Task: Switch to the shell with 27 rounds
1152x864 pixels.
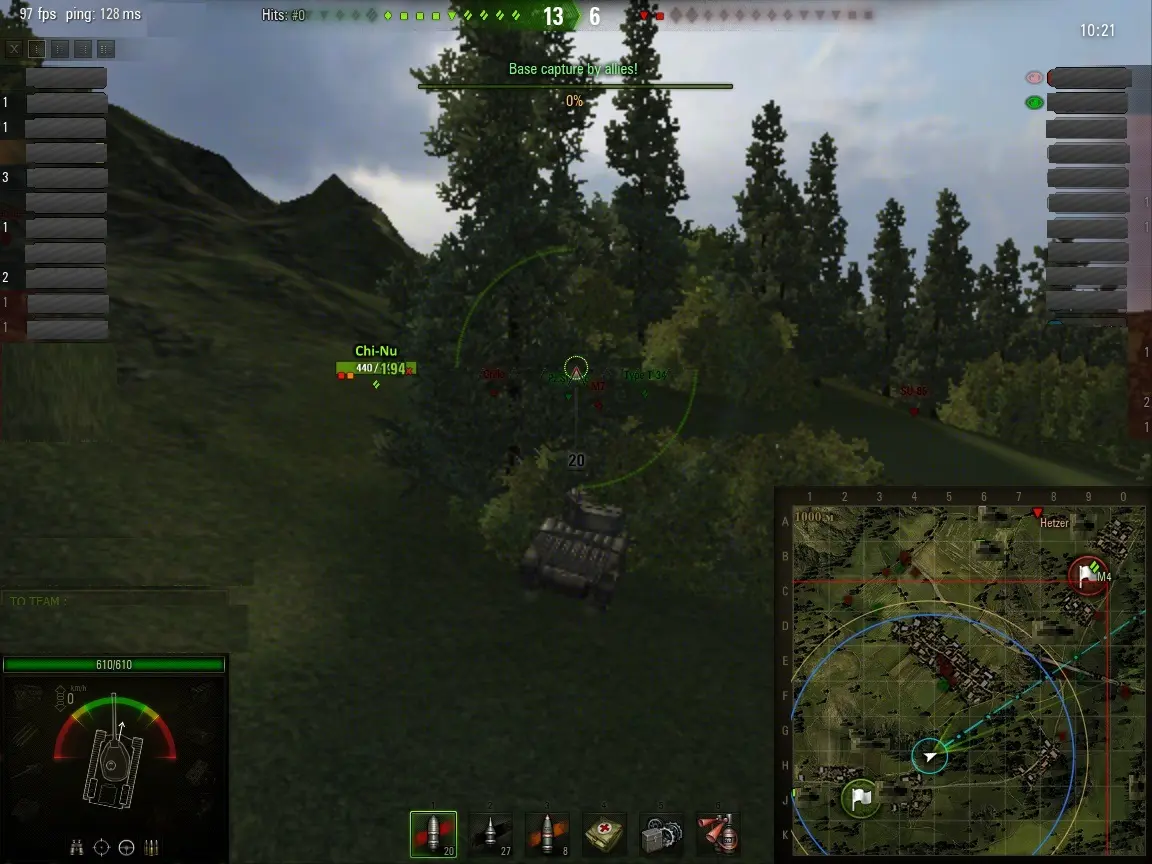Action: [490, 834]
